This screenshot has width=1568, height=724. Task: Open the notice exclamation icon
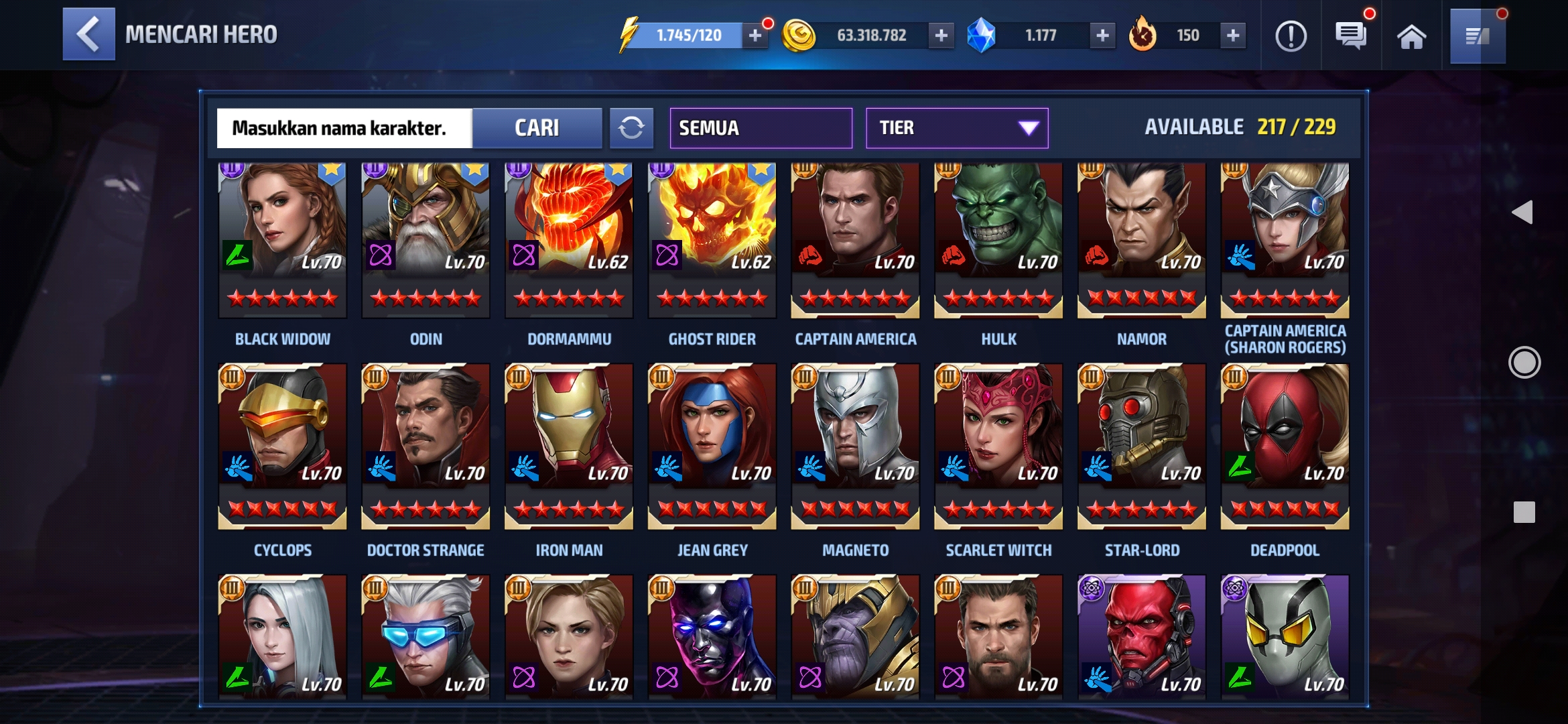click(x=1291, y=36)
